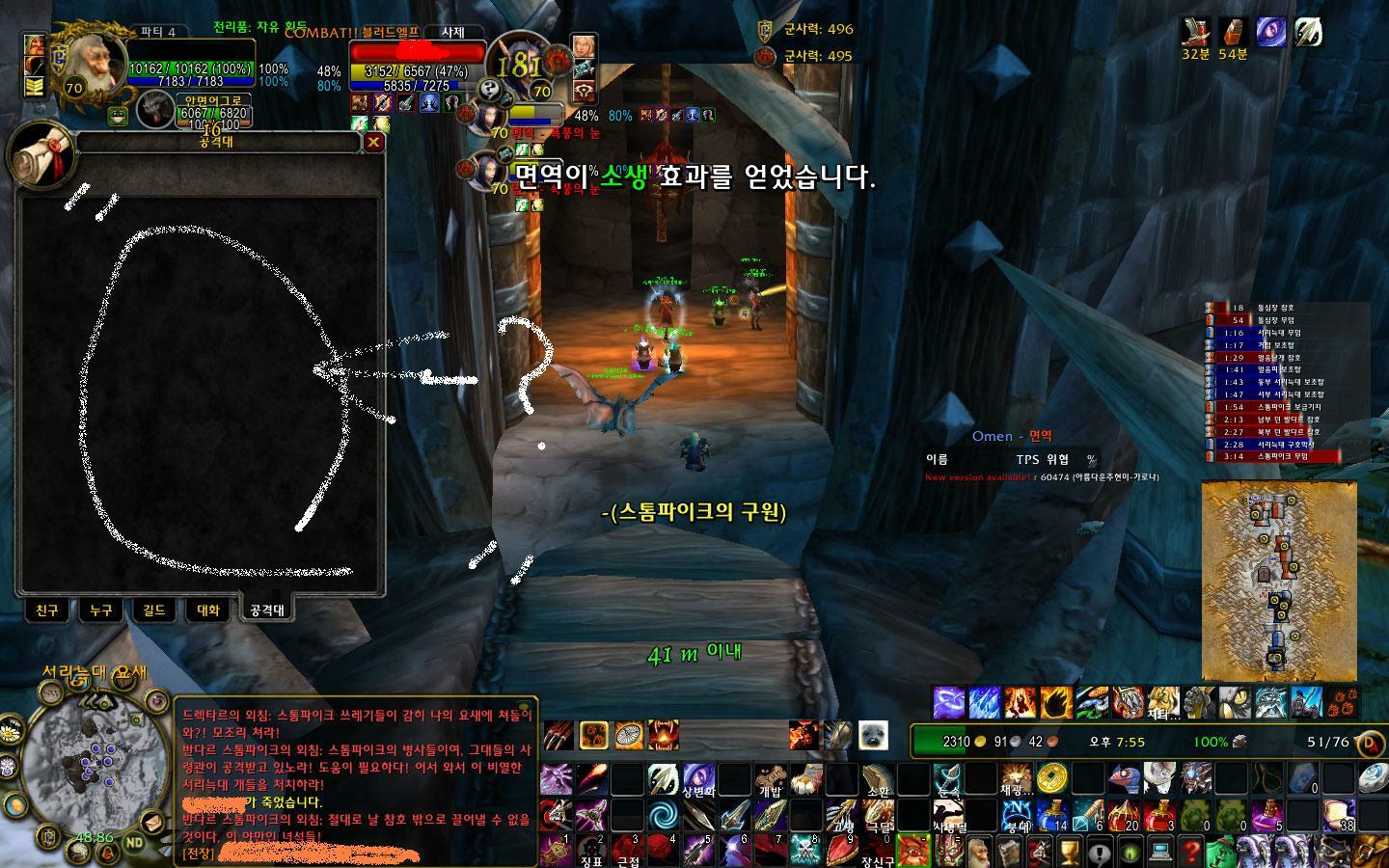1389x868 pixels.
Task: Click the 채광 mining profession icon
Action: 1017,777
